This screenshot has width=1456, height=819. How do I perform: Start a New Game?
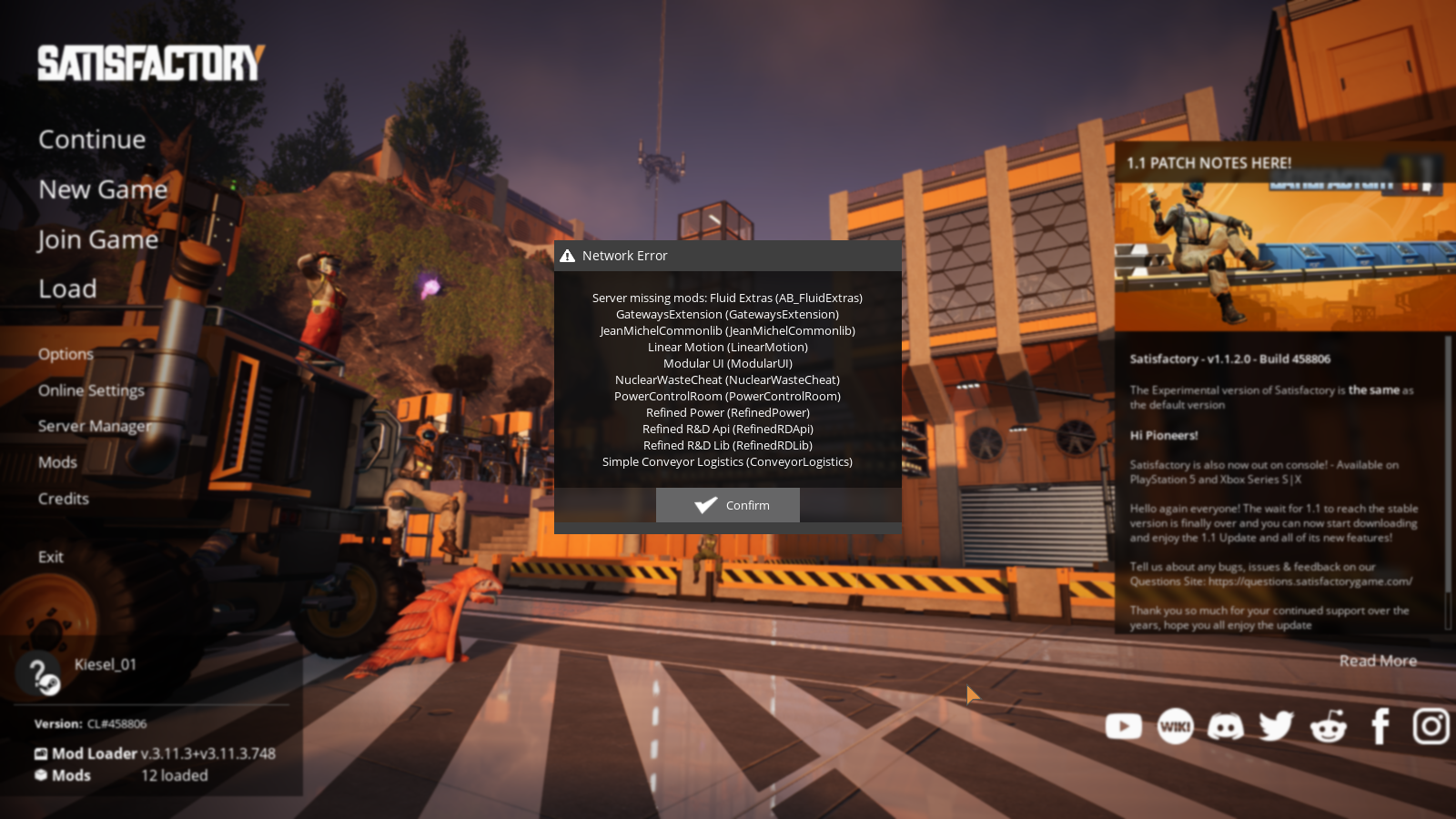[103, 189]
